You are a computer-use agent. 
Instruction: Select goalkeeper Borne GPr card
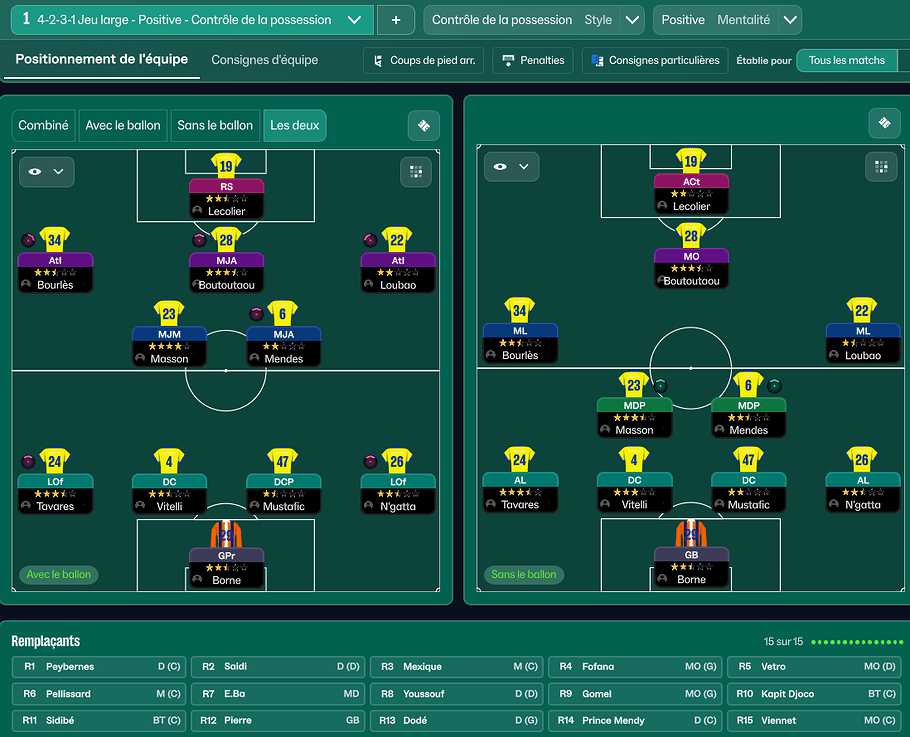[226, 566]
